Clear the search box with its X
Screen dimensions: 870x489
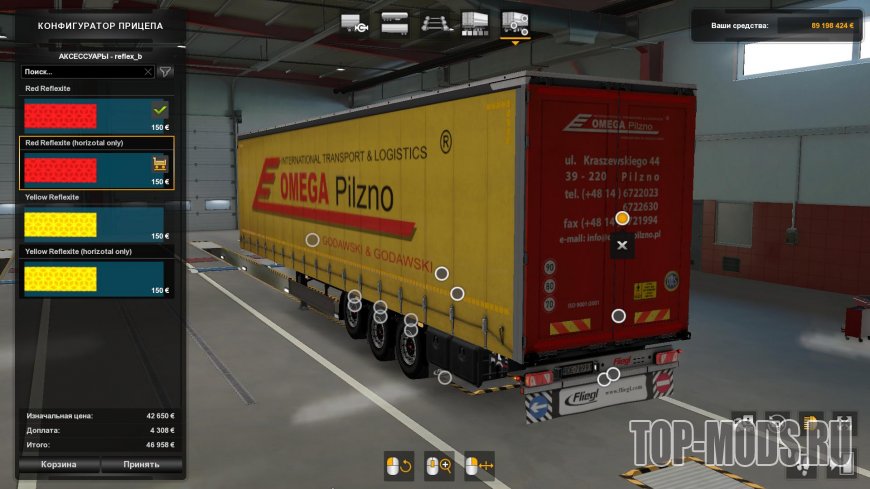click(x=148, y=72)
